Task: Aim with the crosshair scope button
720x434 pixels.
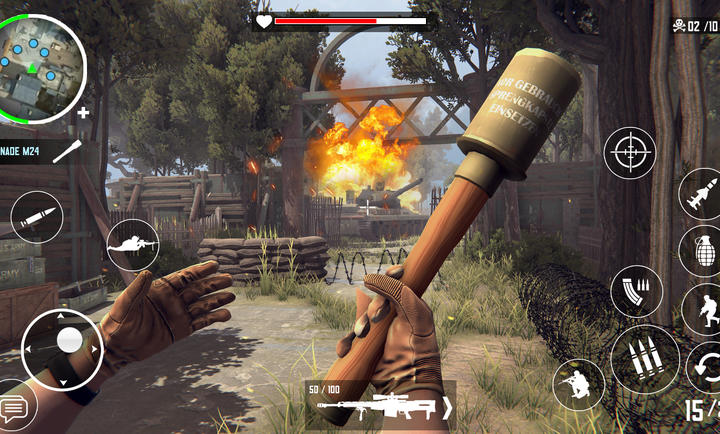Action: (x=630, y=154)
